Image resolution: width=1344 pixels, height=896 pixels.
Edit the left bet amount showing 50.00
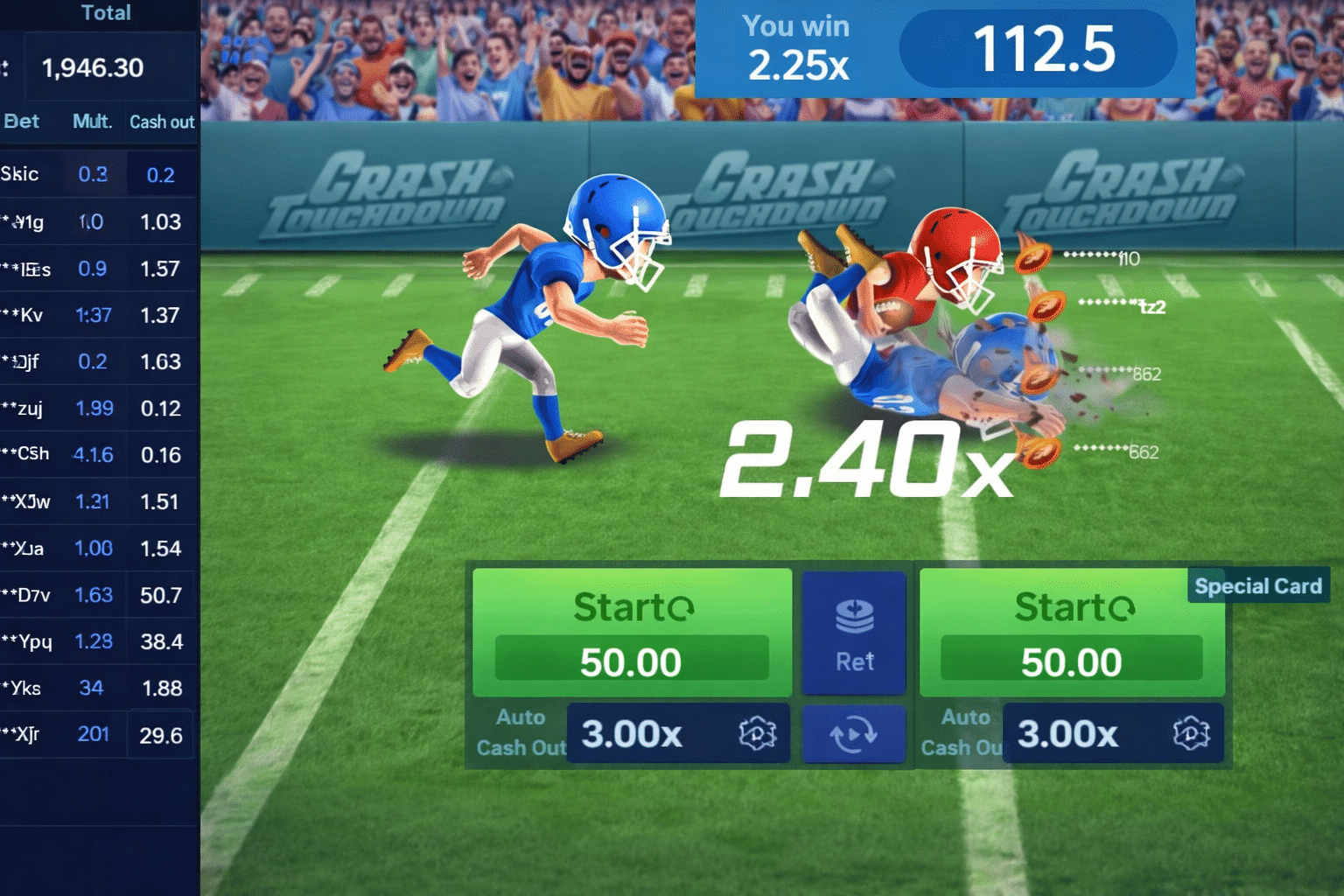click(631, 661)
